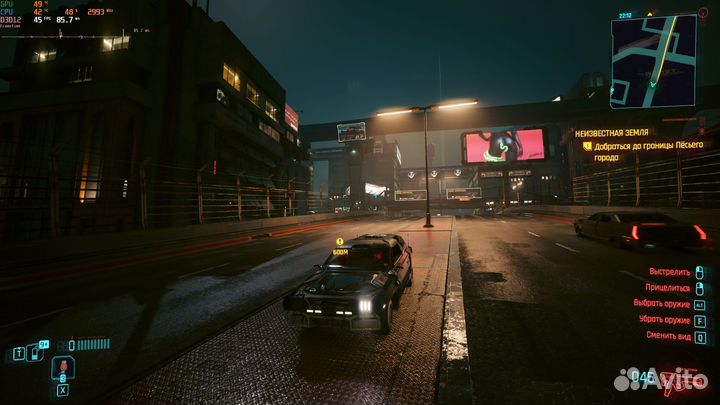
Task: Click the yellow quest marker above the car
Action: 340,242
